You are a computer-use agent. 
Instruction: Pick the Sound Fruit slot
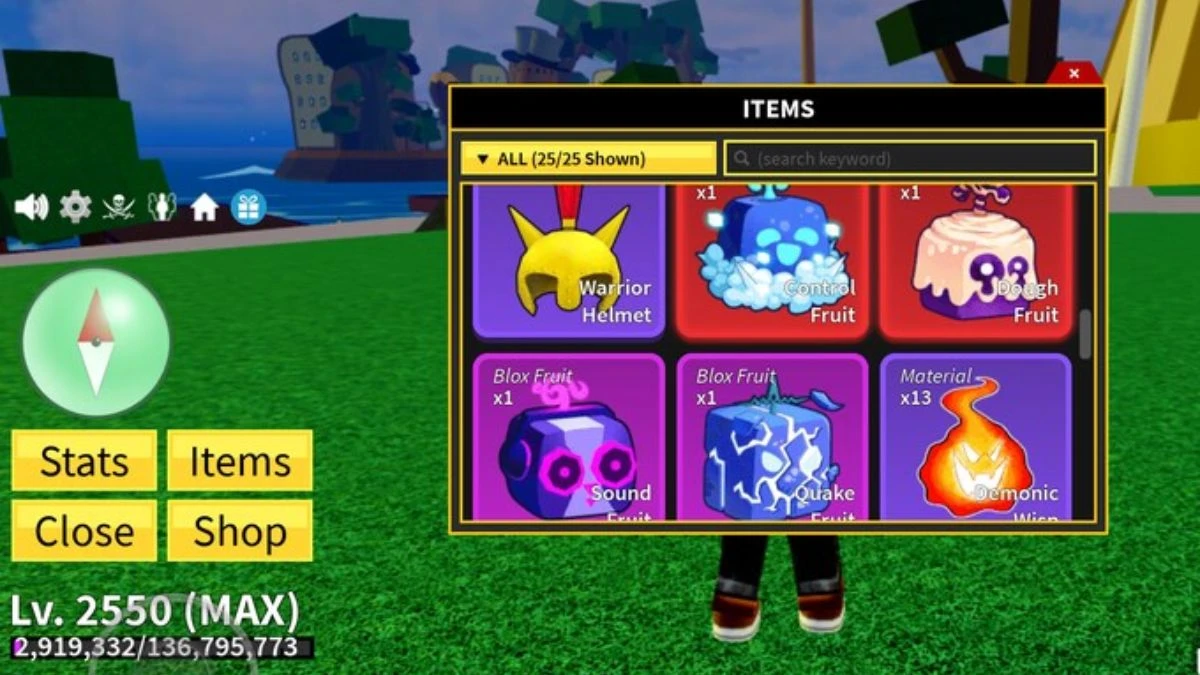(568, 438)
